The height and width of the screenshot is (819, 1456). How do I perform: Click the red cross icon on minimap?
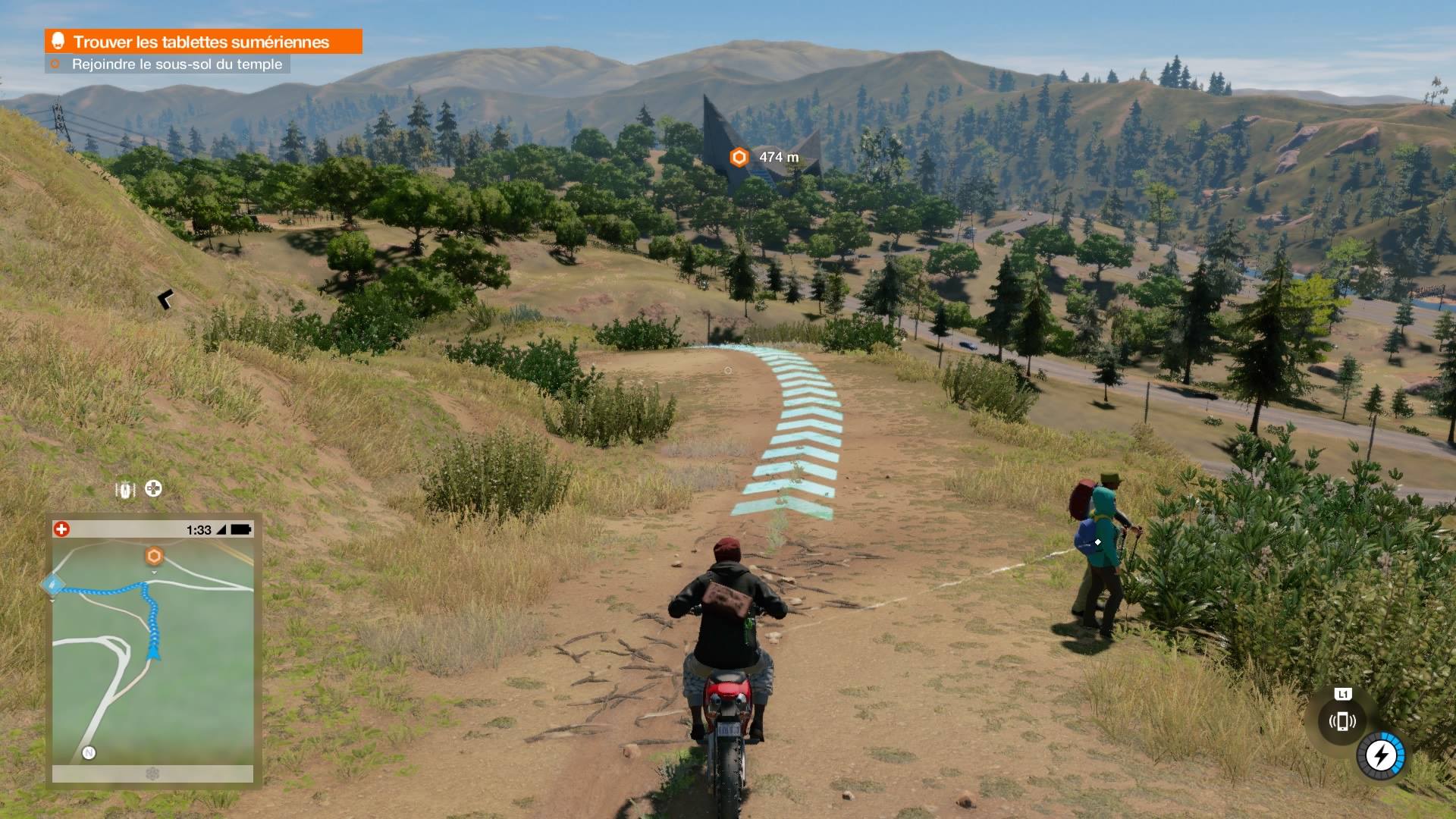click(x=62, y=529)
